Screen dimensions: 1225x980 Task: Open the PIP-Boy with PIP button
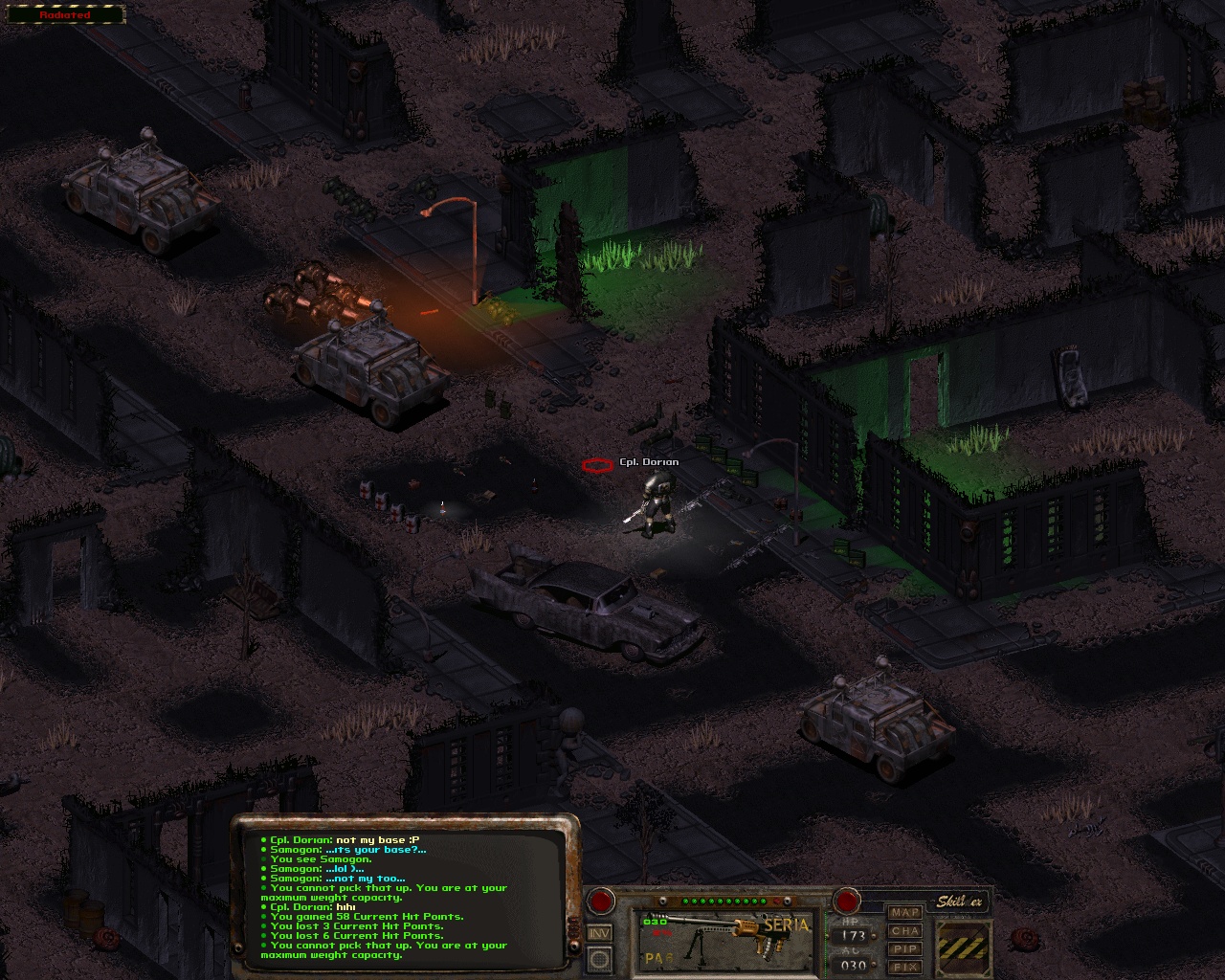point(904,948)
